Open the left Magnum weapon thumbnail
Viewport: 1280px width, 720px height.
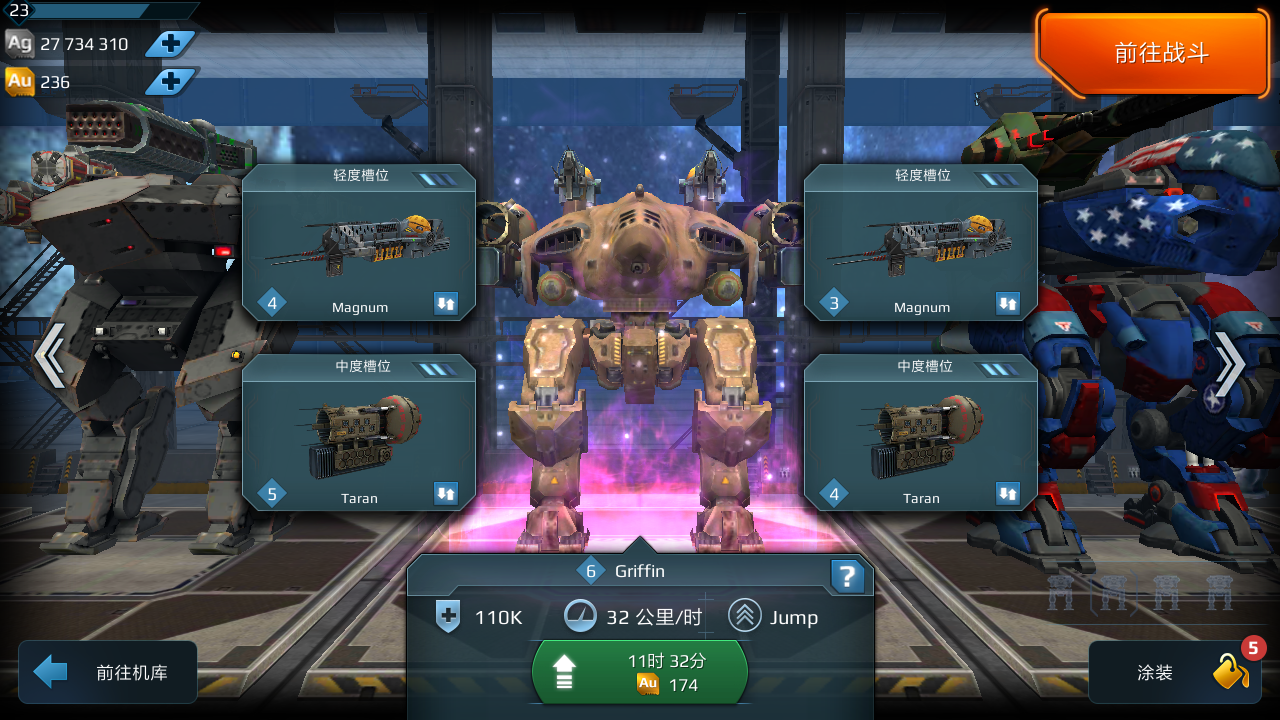click(x=358, y=245)
